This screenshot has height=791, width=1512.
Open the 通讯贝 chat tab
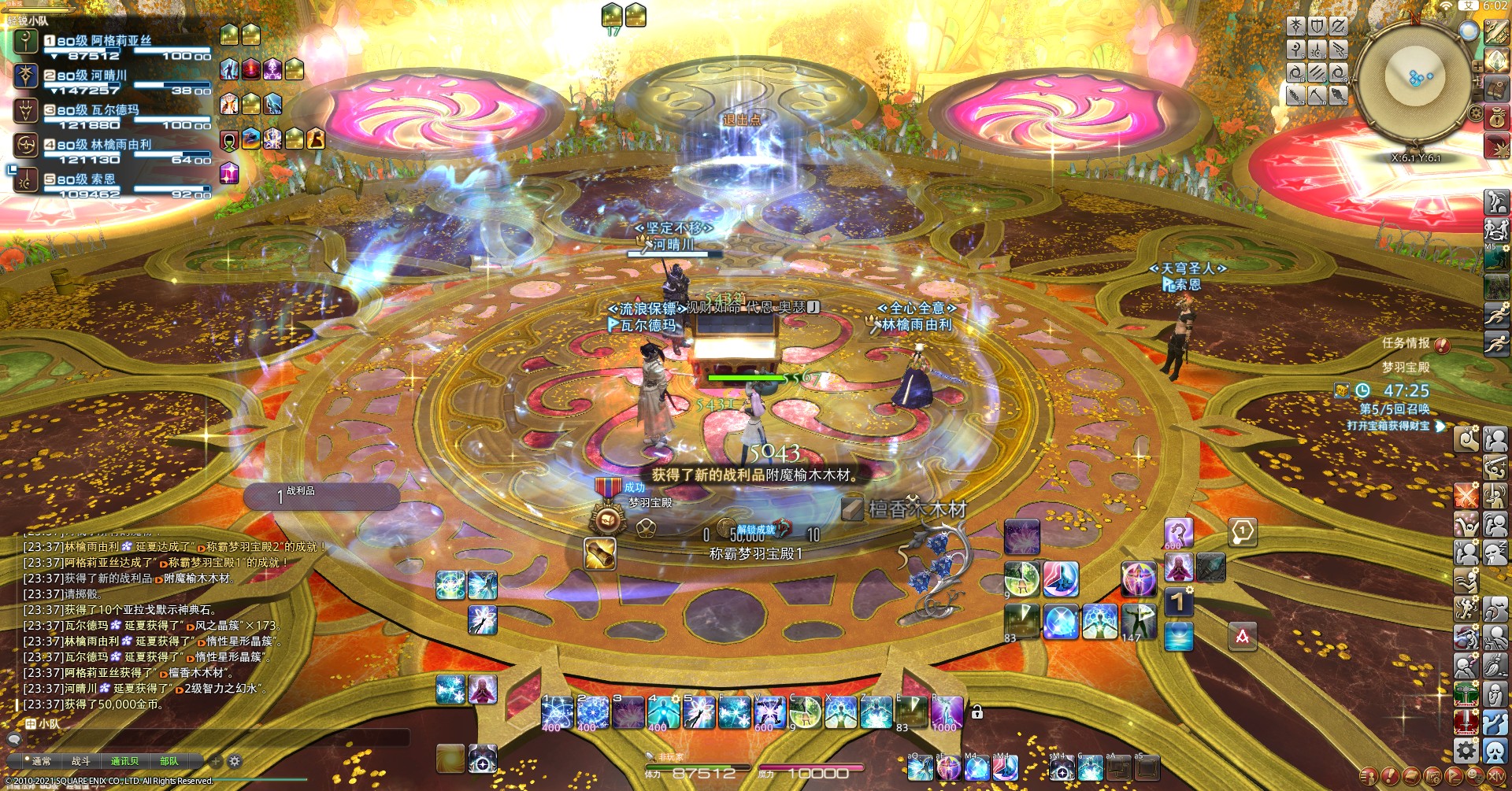click(x=124, y=761)
